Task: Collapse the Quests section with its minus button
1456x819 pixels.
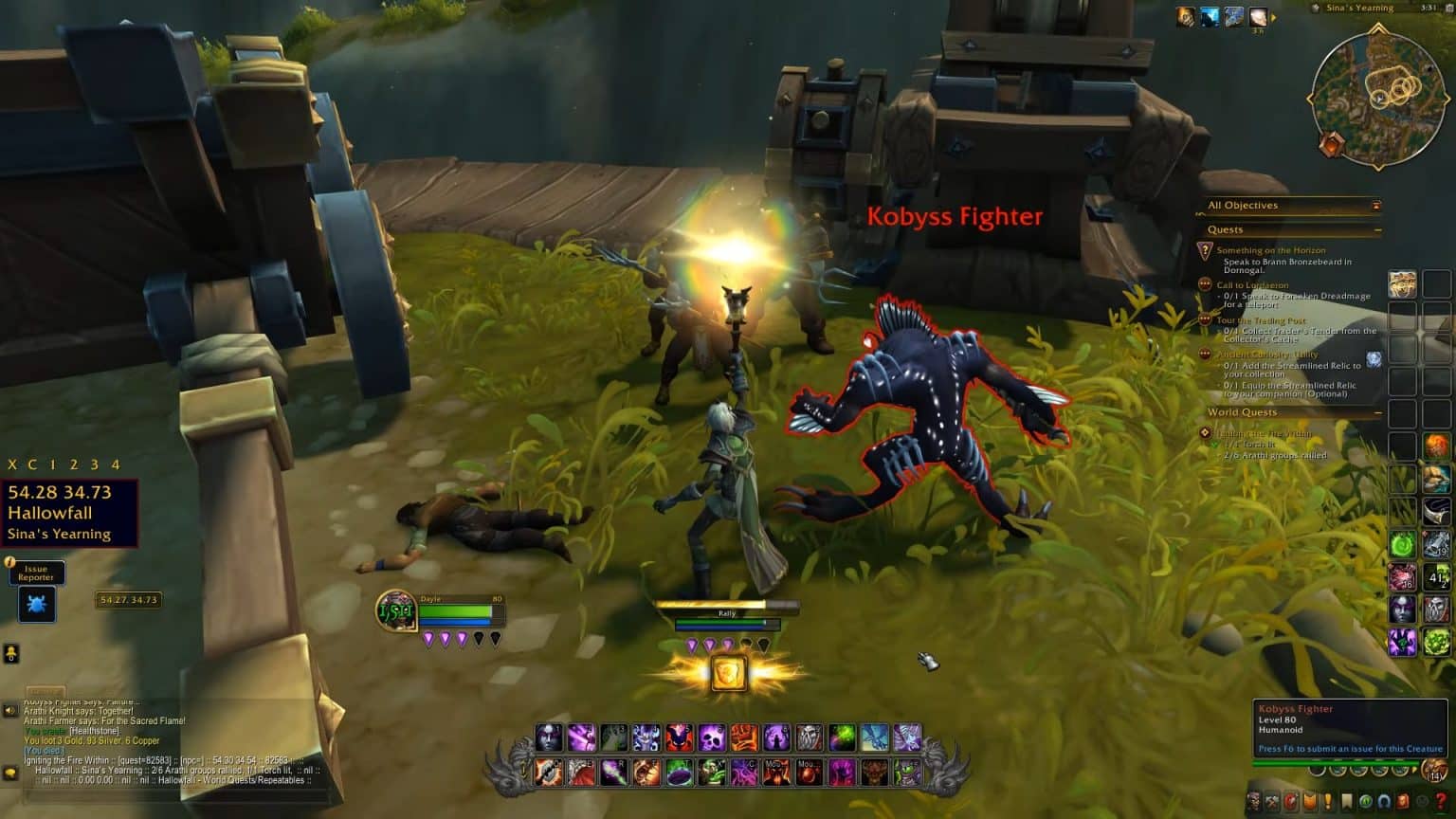Action: tap(1376, 229)
